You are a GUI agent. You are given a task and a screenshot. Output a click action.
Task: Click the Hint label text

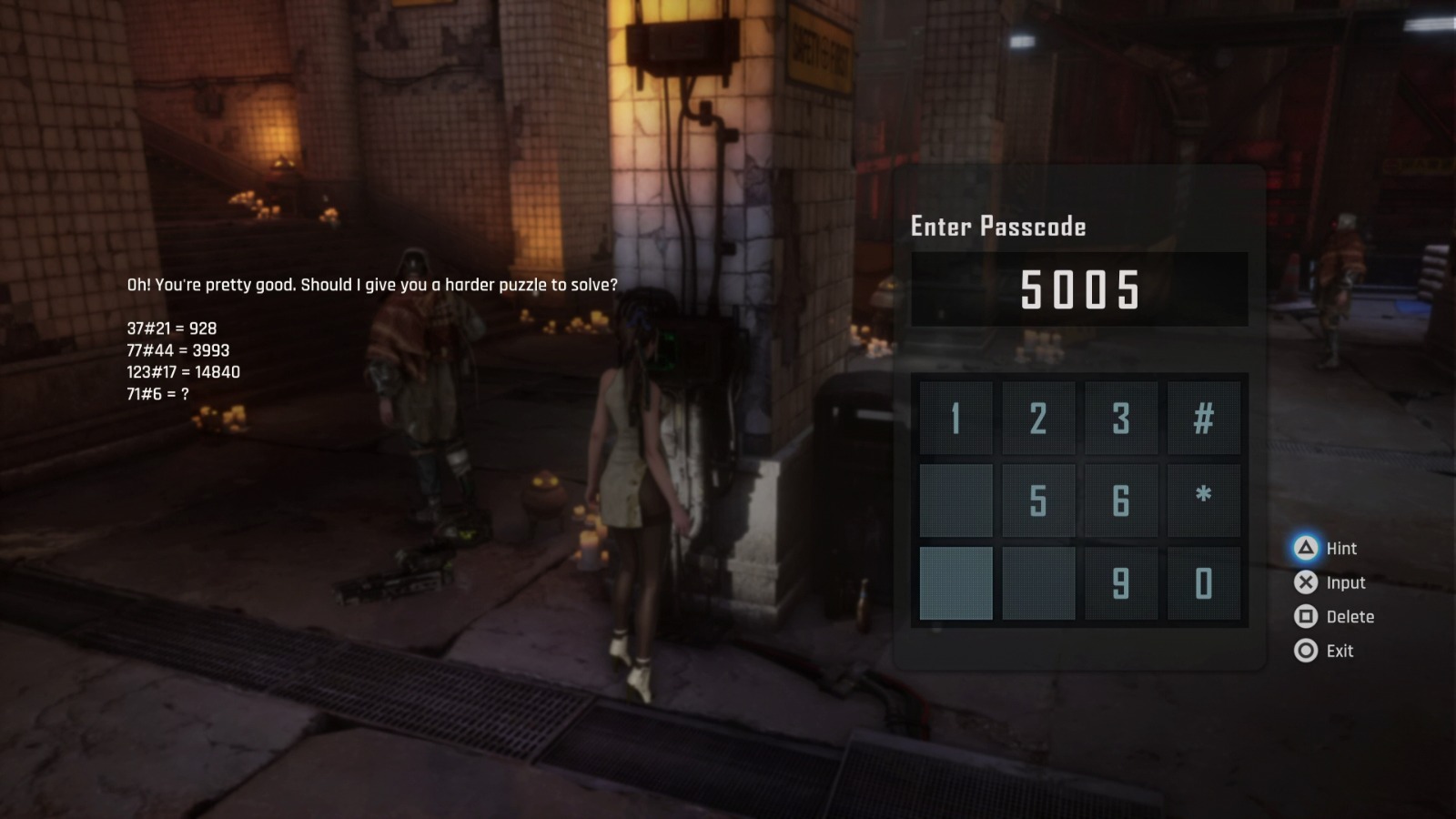coord(1341,549)
